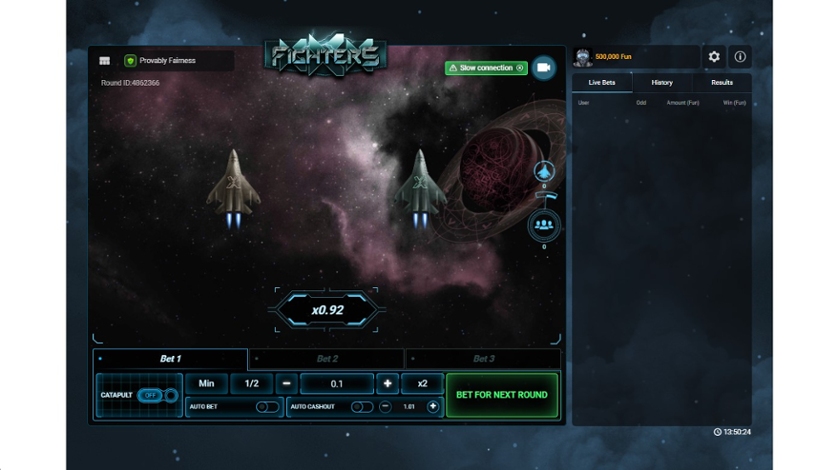Raise the auto cashout multiplier with plus
838x470 pixels.
click(433, 407)
